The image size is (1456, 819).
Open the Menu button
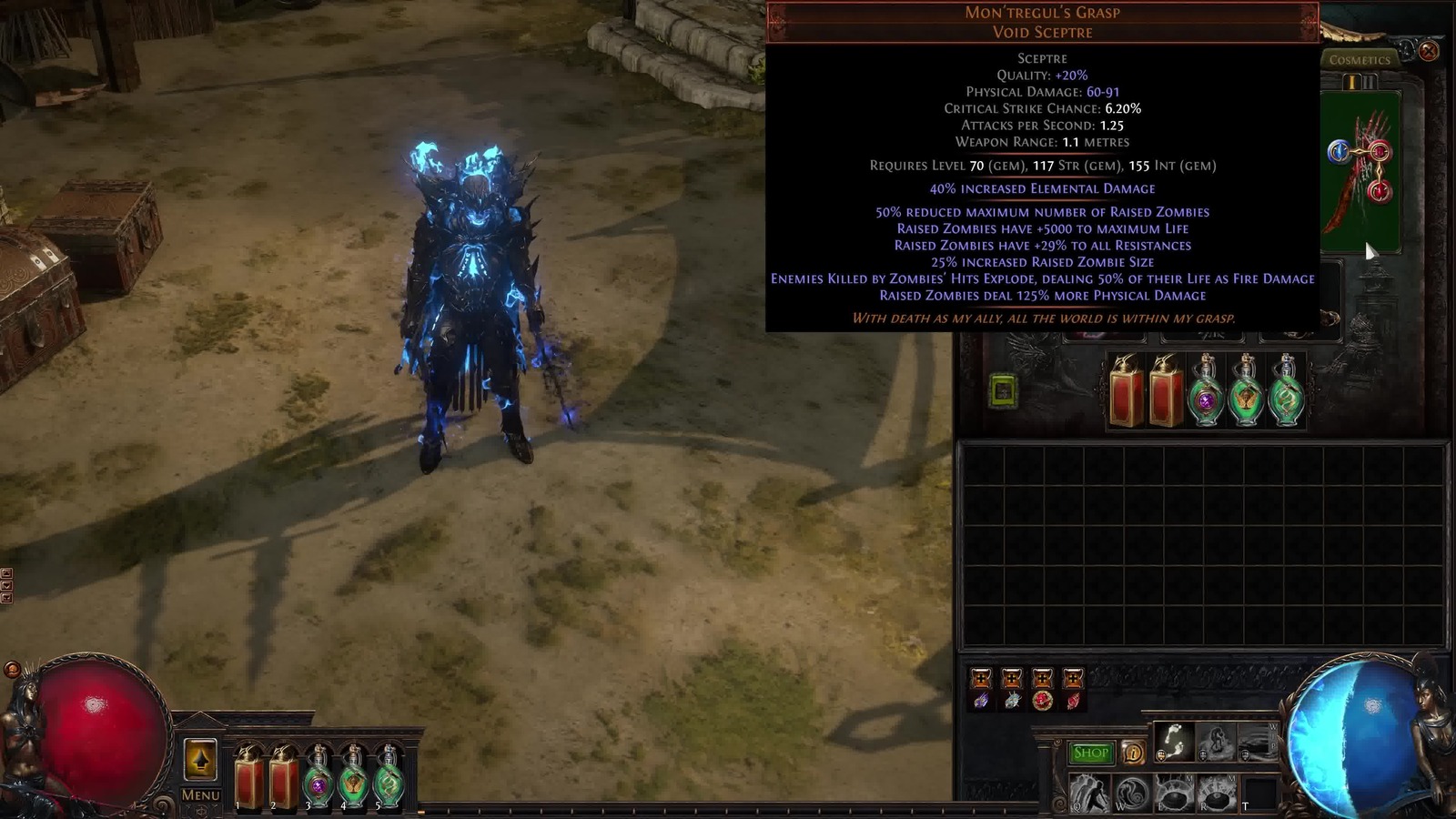pyautogui.click(x=200, y=794)
